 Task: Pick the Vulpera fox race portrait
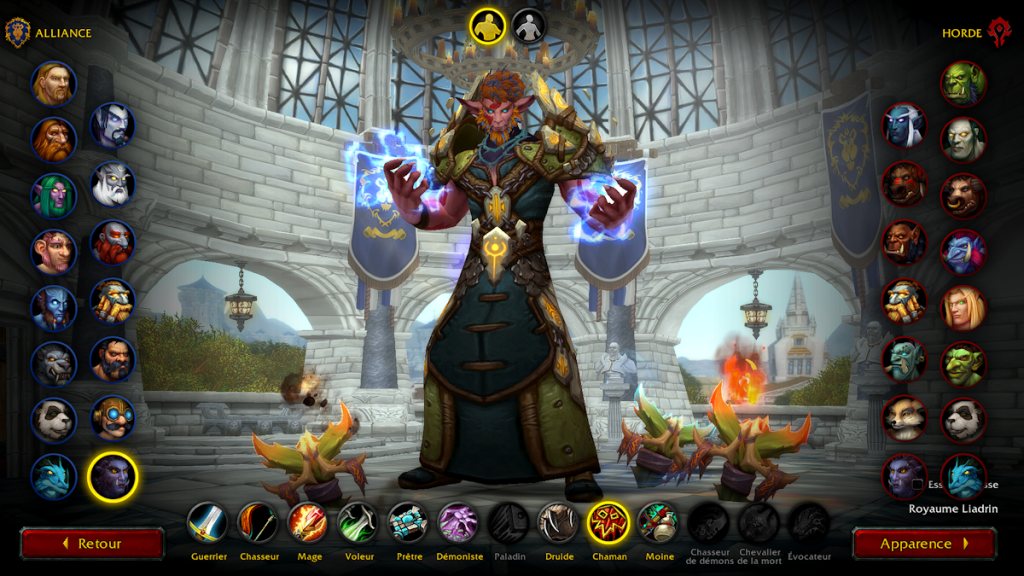pos(904,418)
